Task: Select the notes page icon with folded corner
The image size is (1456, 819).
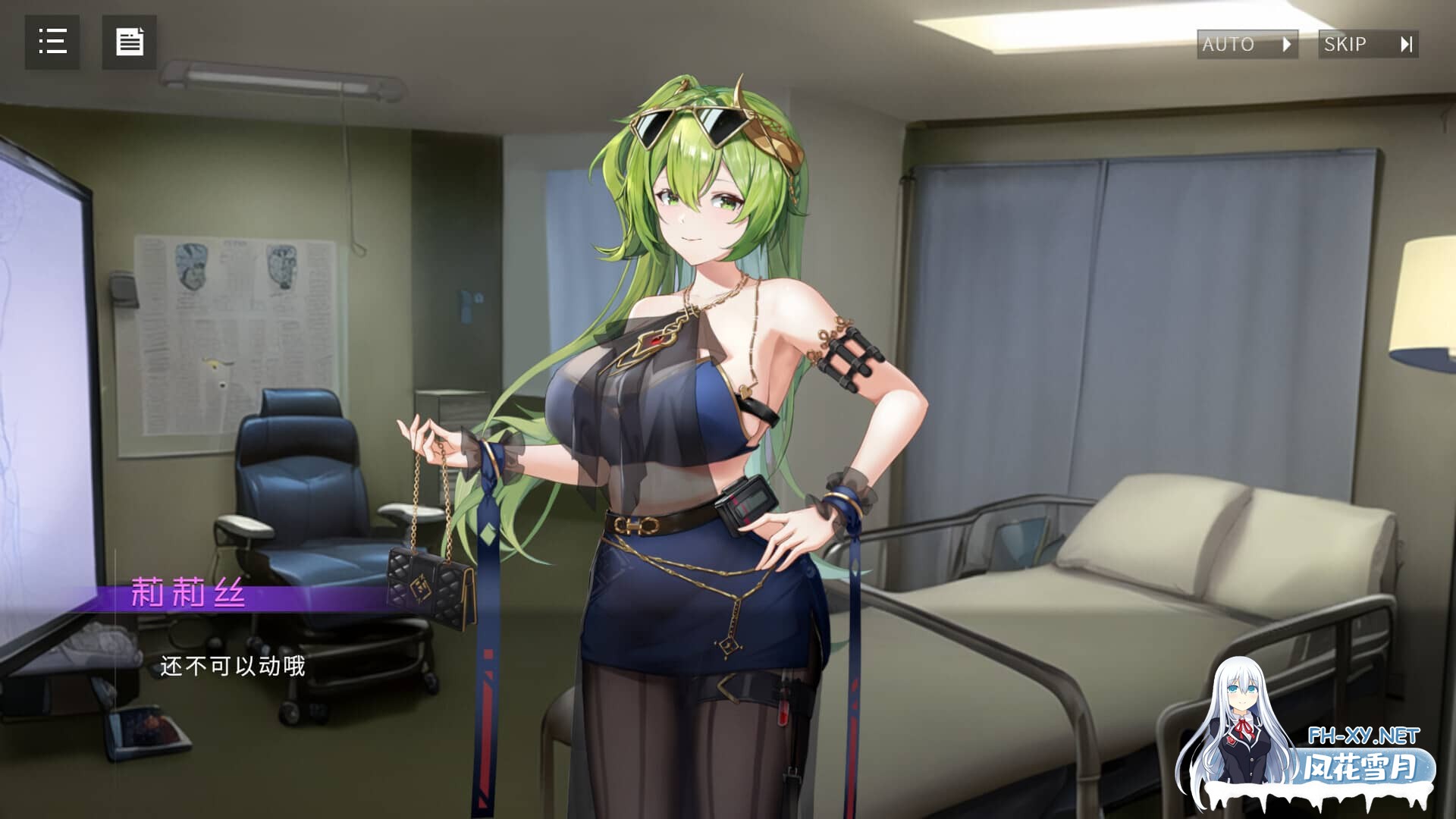Action: coord(131,42)
